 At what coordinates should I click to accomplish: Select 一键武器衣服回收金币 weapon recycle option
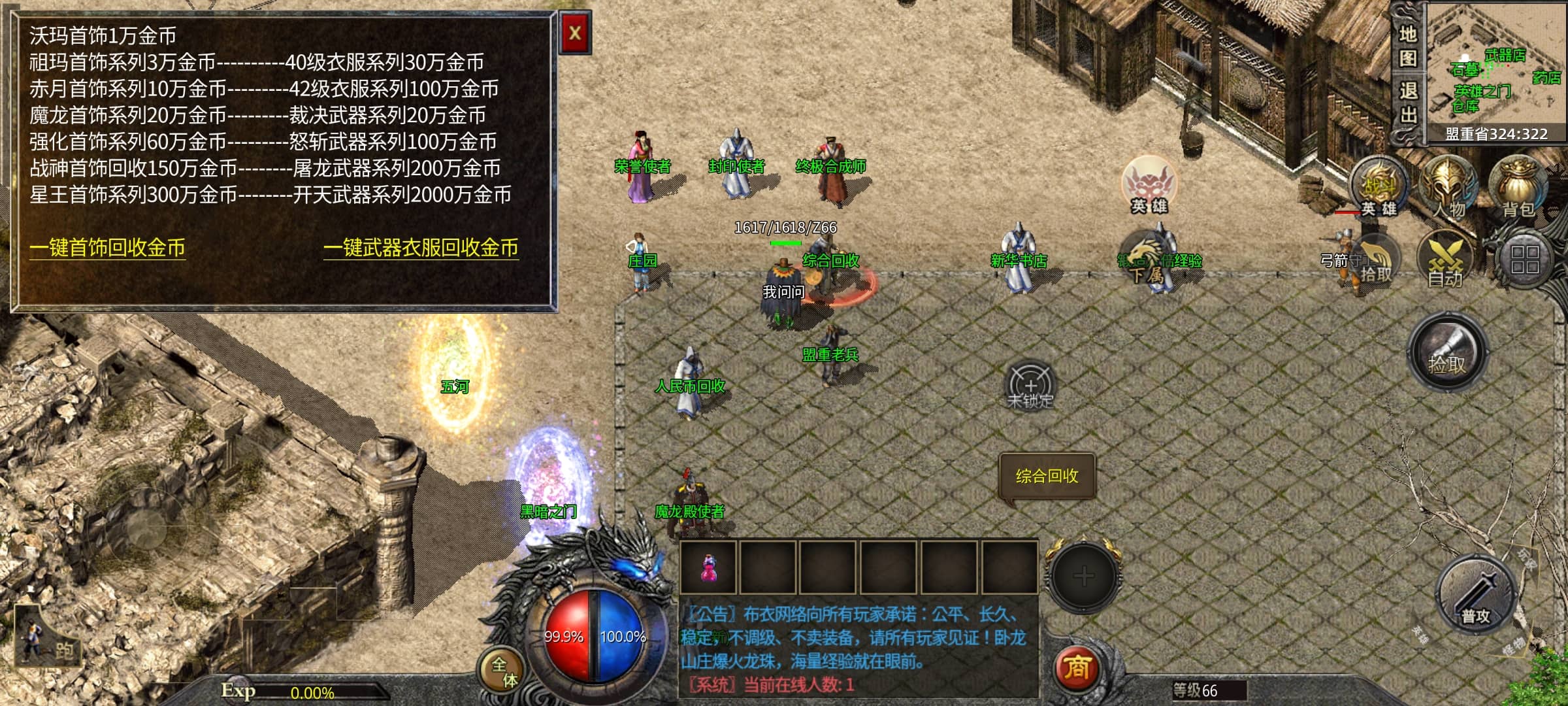(x=421, y=248)
